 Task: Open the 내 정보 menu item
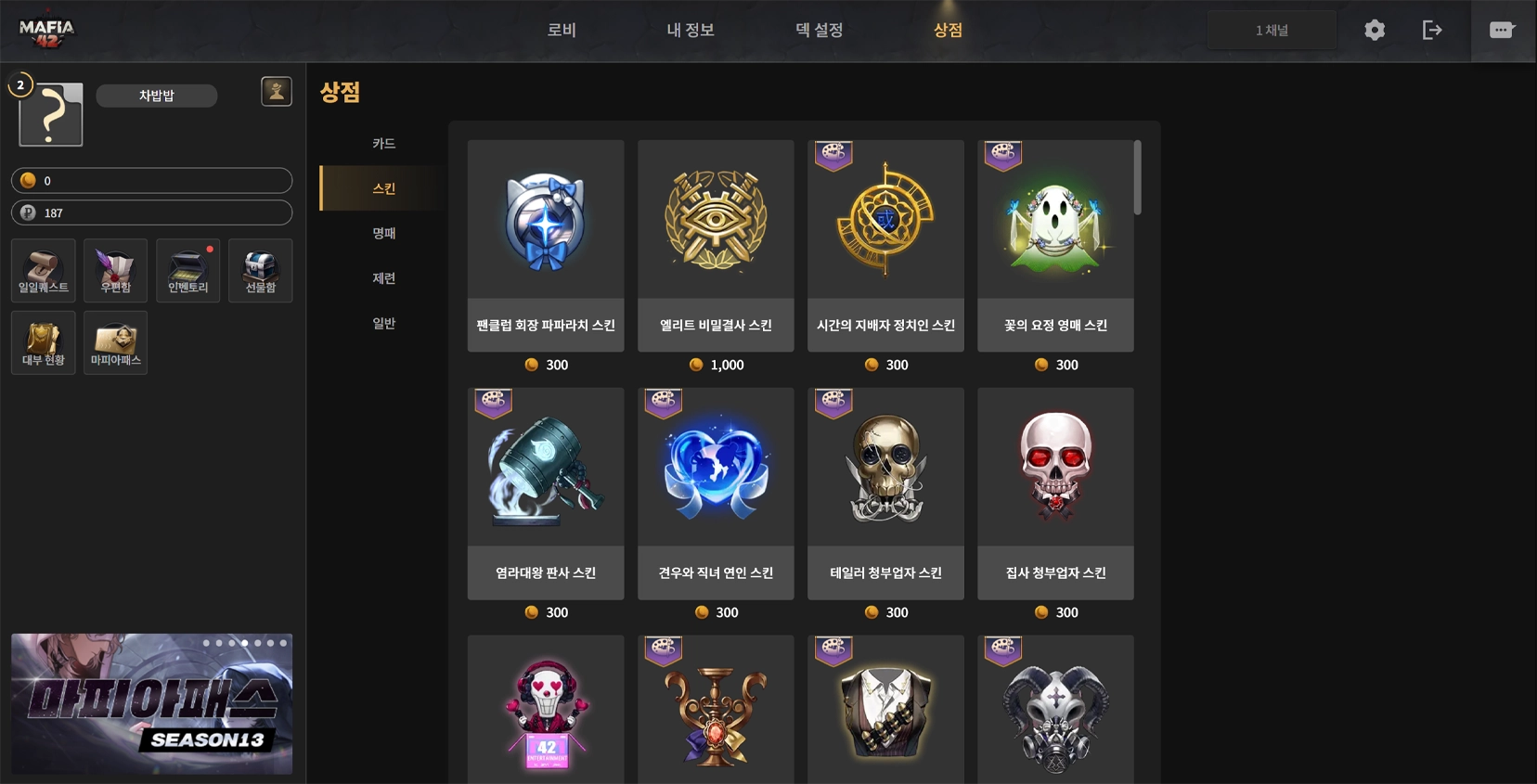point(691,29)
